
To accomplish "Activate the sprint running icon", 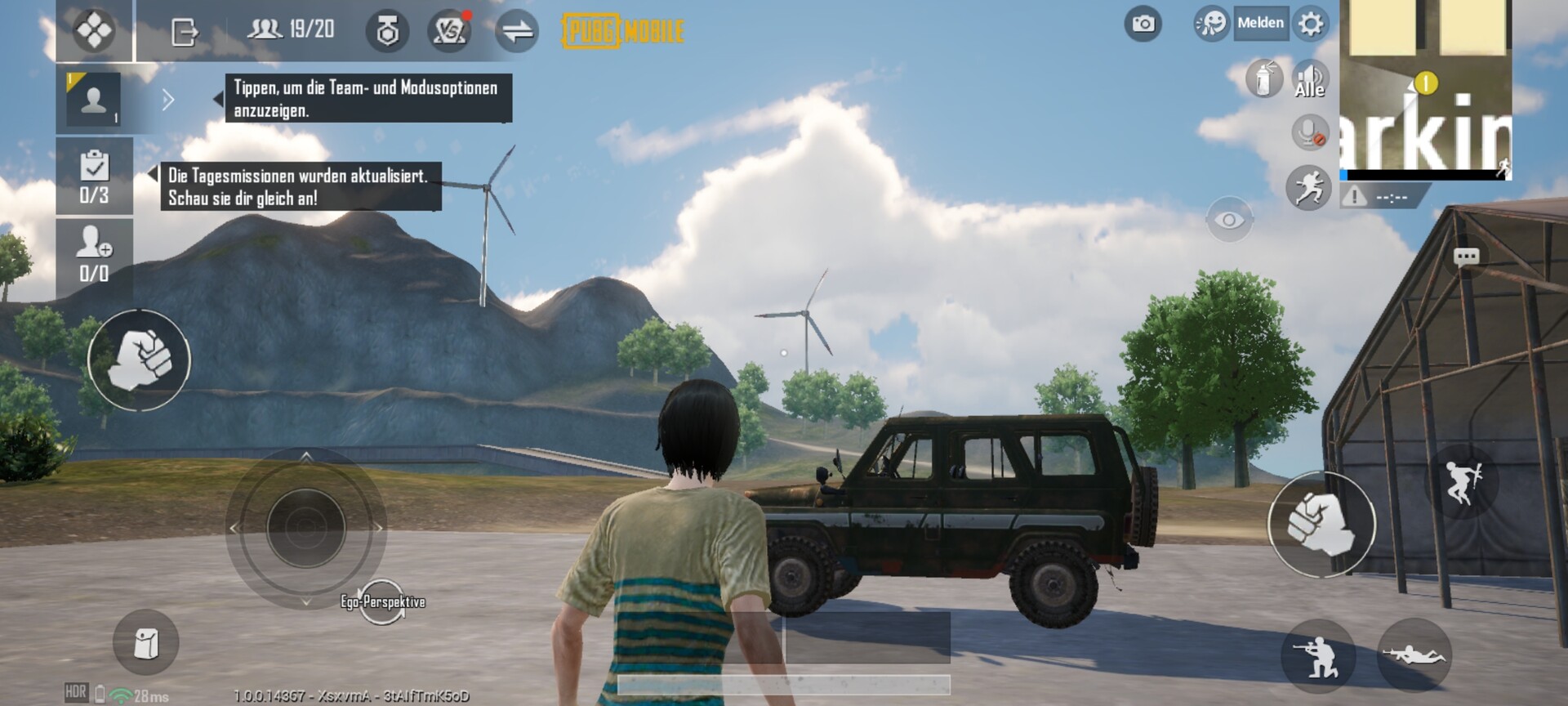I will click(x=1308, y=187).
